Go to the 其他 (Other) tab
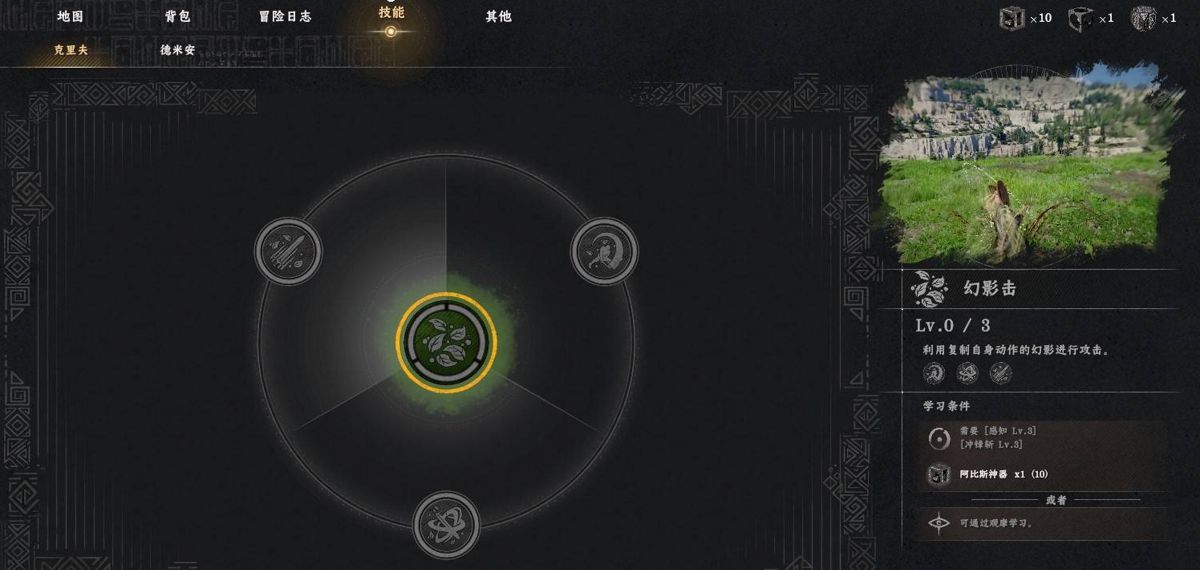The width and height of the screenshot is (1200, 570). click(498, 16)
